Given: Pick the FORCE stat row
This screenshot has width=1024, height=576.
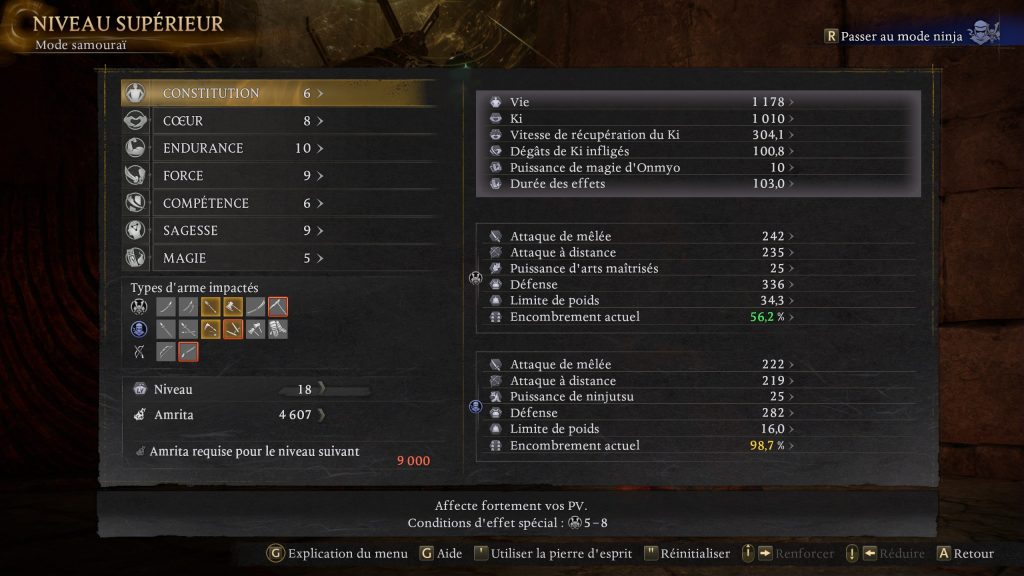Looking at the screenshot, I should pyautogui.click(x=278, y=176).
